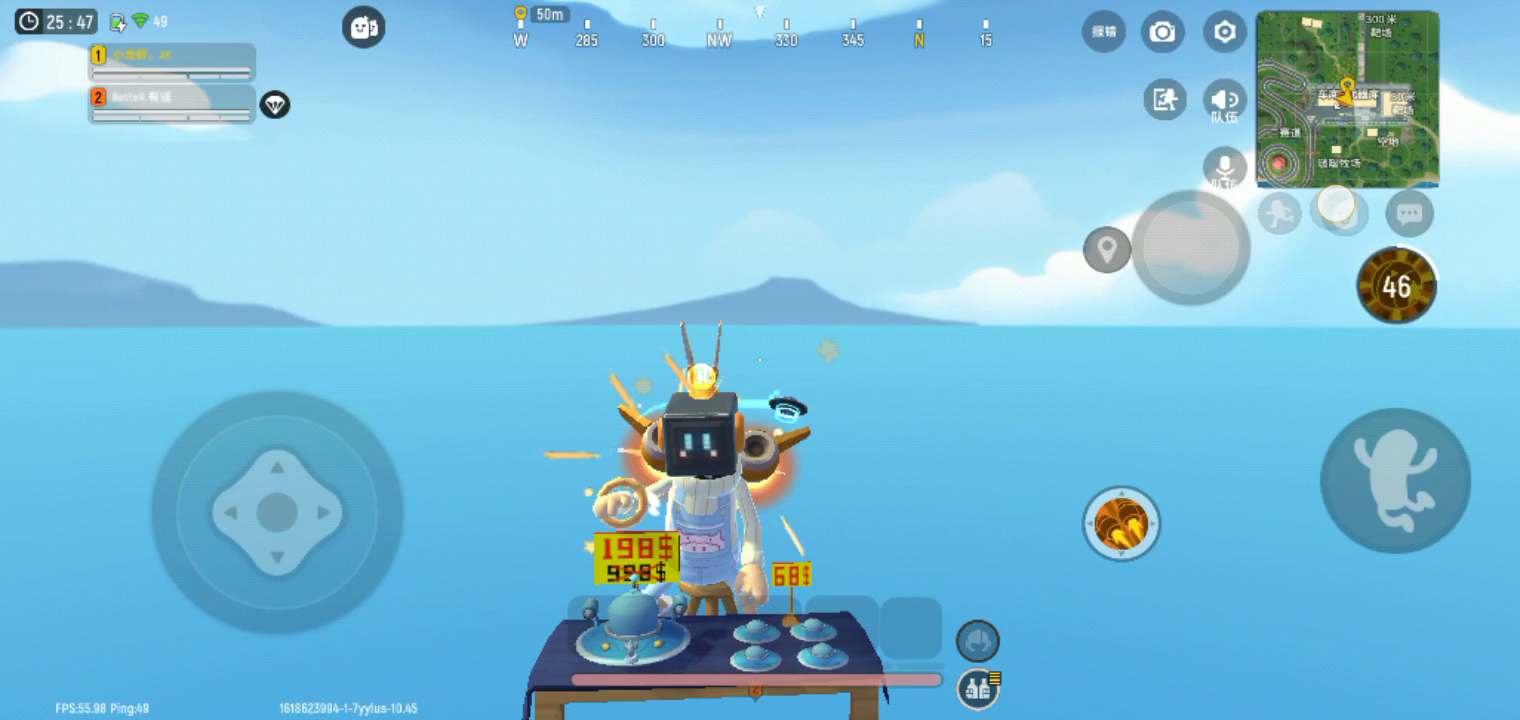Tap the 报错 report button
The image size is (1520, 720).
(x=1103, y=32)
